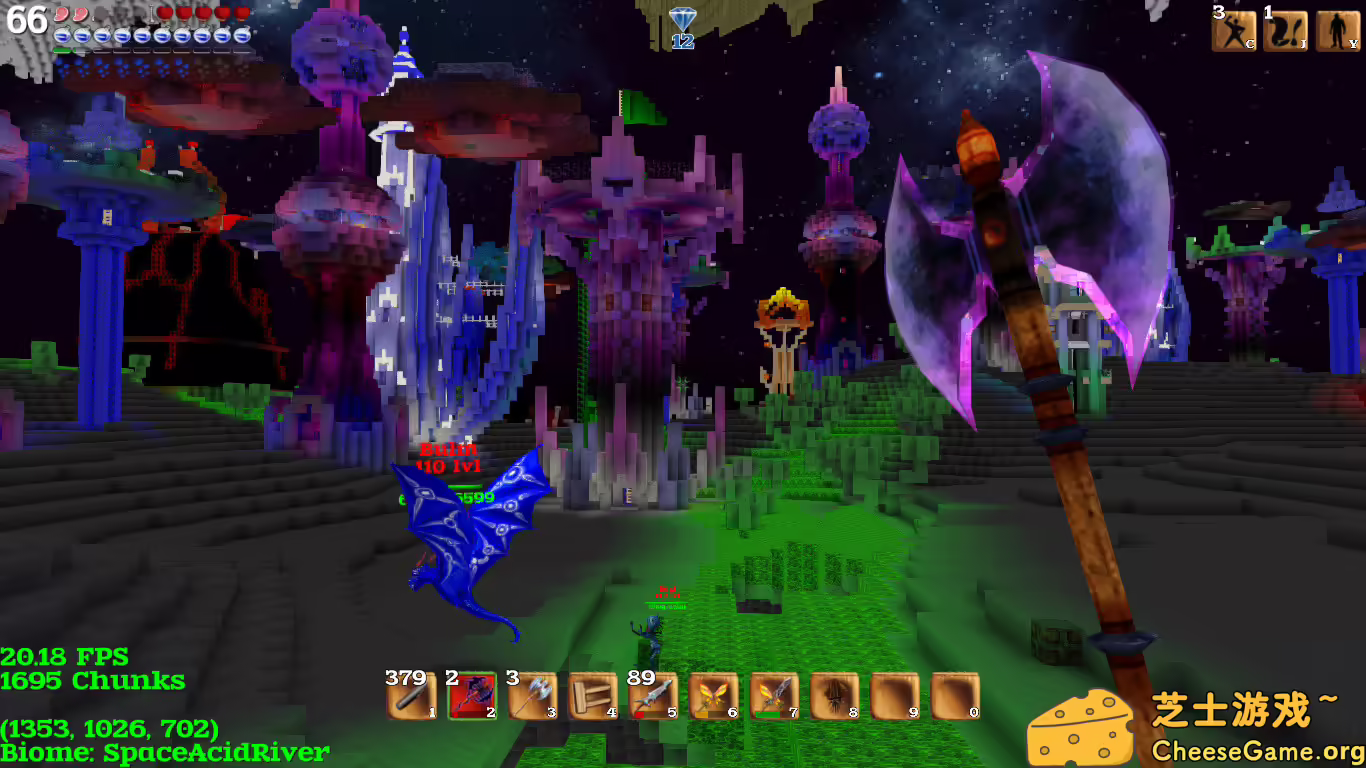The image size is (1366, 768).
Task: Open the character sheet silhouette icon
Action: click(x=1337, y=31)
